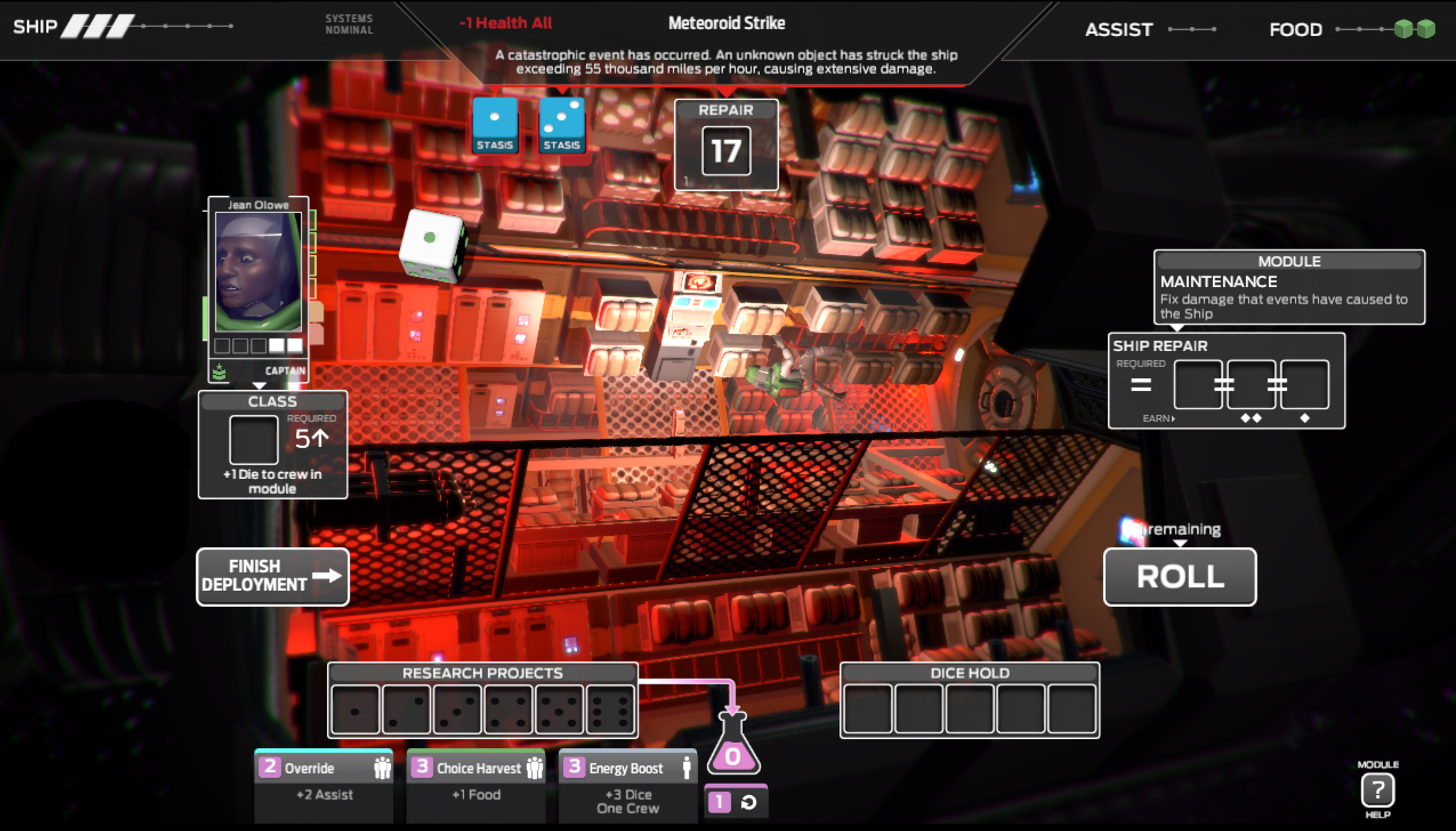The height and width of the screenshot is (831, 1456).
Task: Click the SHIP label in the top bar
Action: [34, 26]
